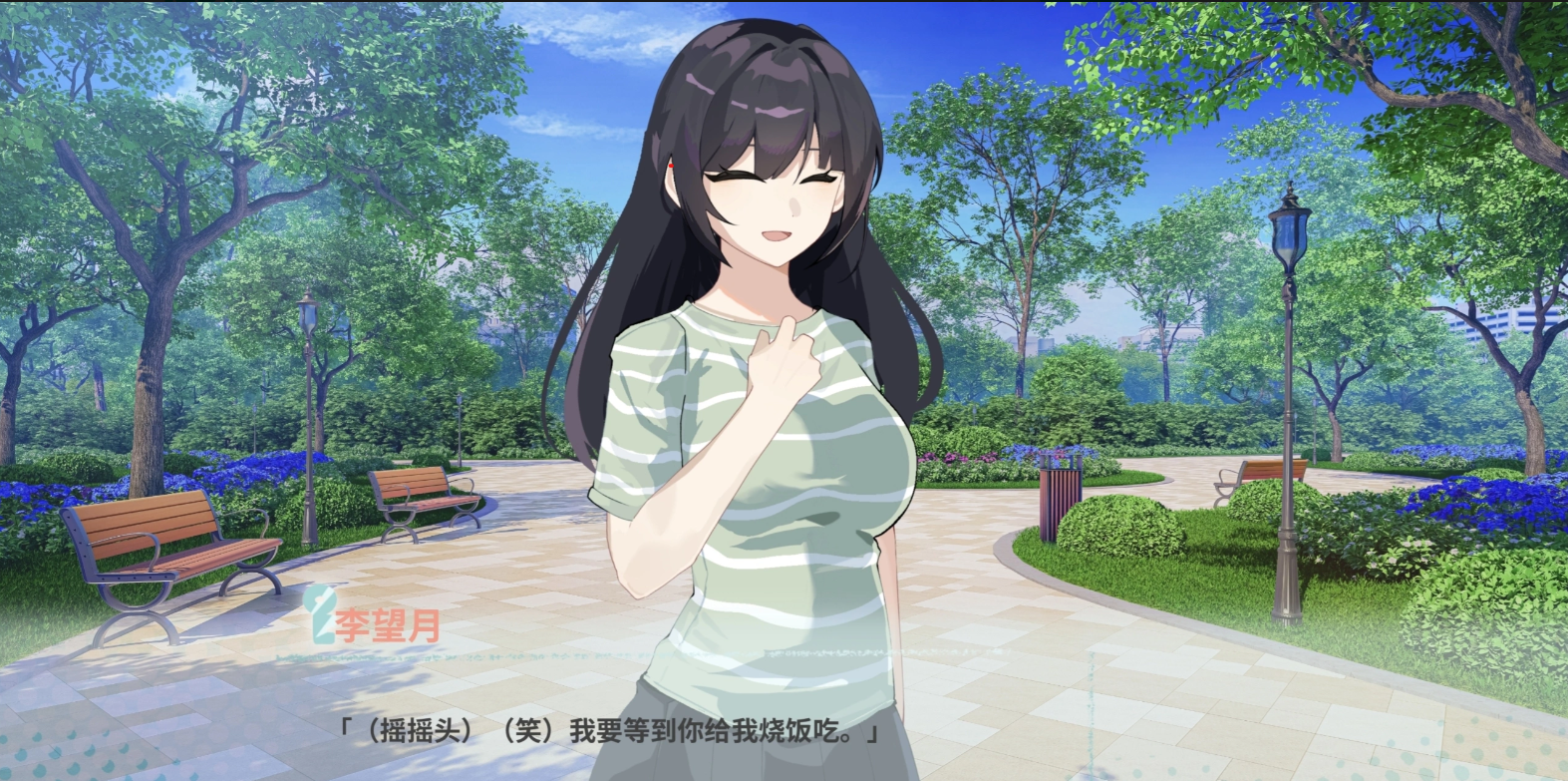The height and width of the screenshot is (781, 1568).
Task: Advance the dialogue line about 烧饭吃
Action: tap(610, 731)
